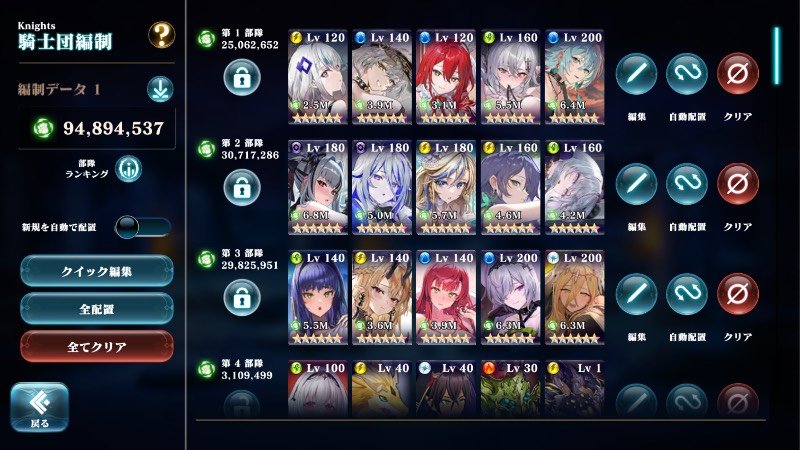The width and height of the screenshot is (800, 450).
Task: Toggle the lock for squad 2 (第2部隊)
Action: pos(242,186)
